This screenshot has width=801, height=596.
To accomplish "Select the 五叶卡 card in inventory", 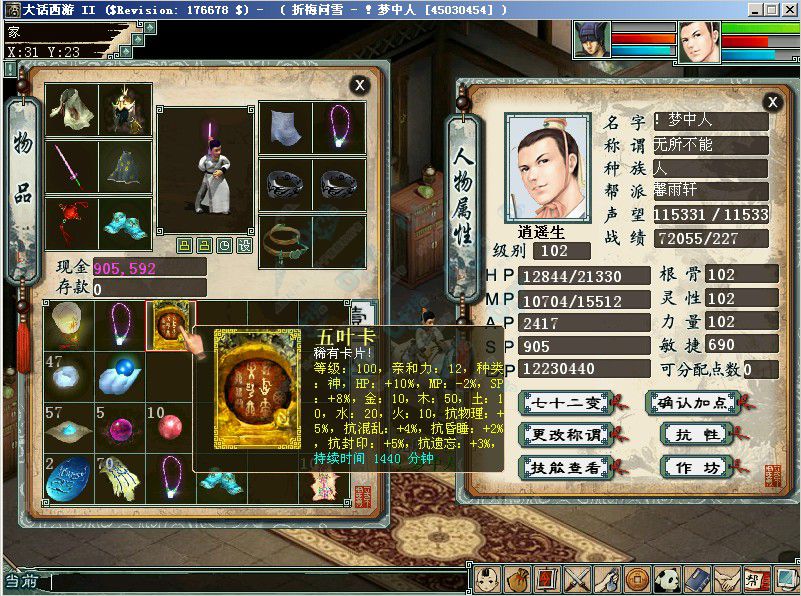I will coord(171,325).
